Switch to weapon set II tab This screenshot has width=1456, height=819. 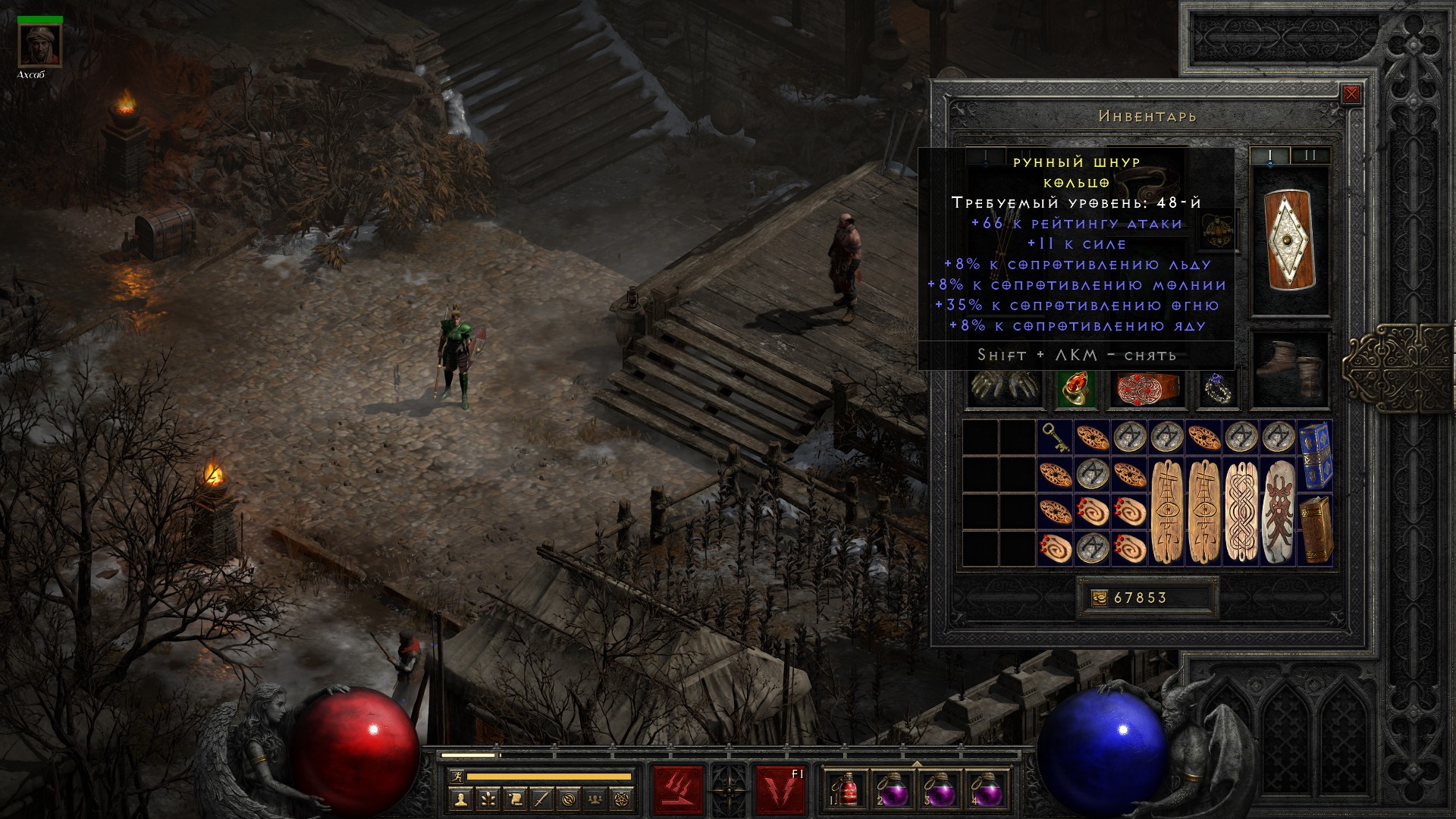pyautogui.click(x=1310, y=156)
